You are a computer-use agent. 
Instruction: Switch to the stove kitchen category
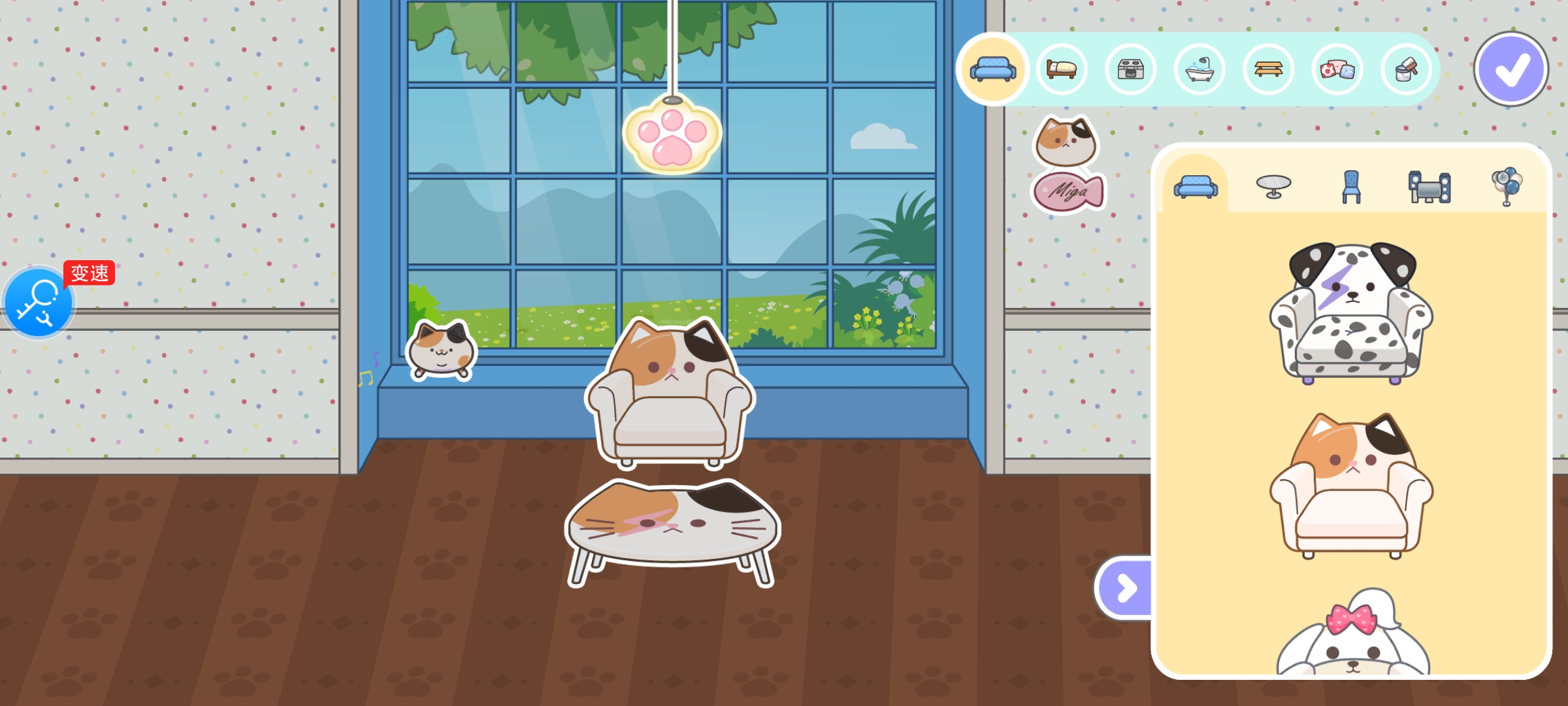click(x=1130, y=69)
